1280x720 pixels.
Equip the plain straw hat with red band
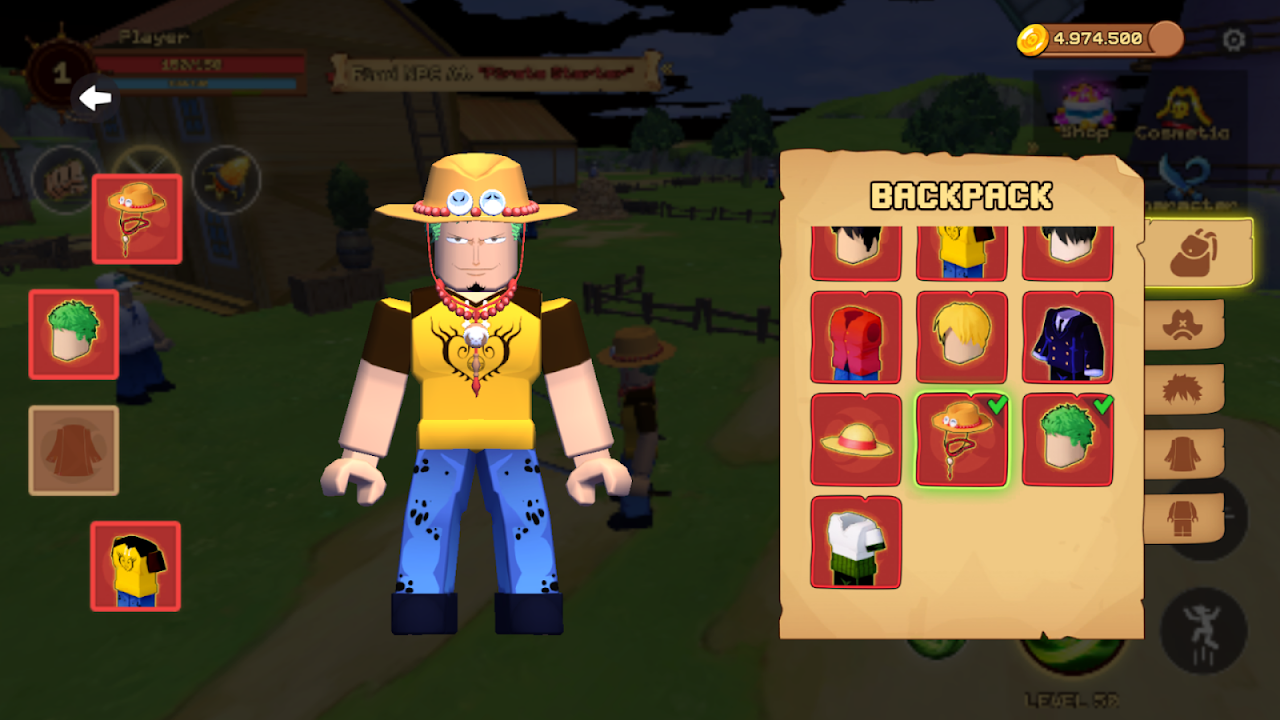856,440
